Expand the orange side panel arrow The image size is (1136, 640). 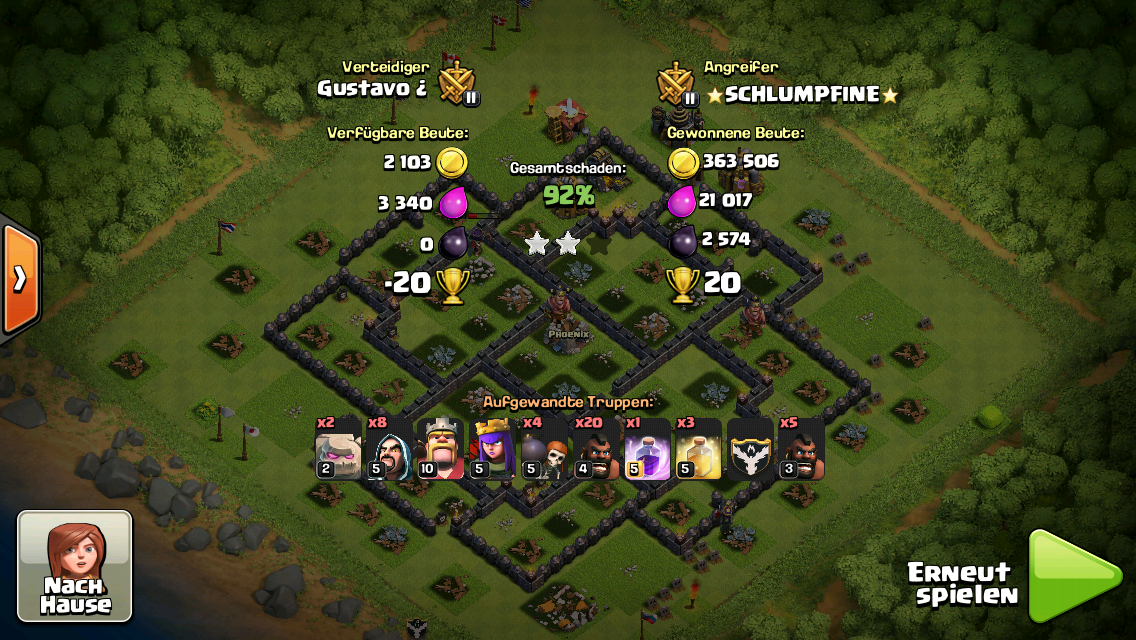(19, 278)
